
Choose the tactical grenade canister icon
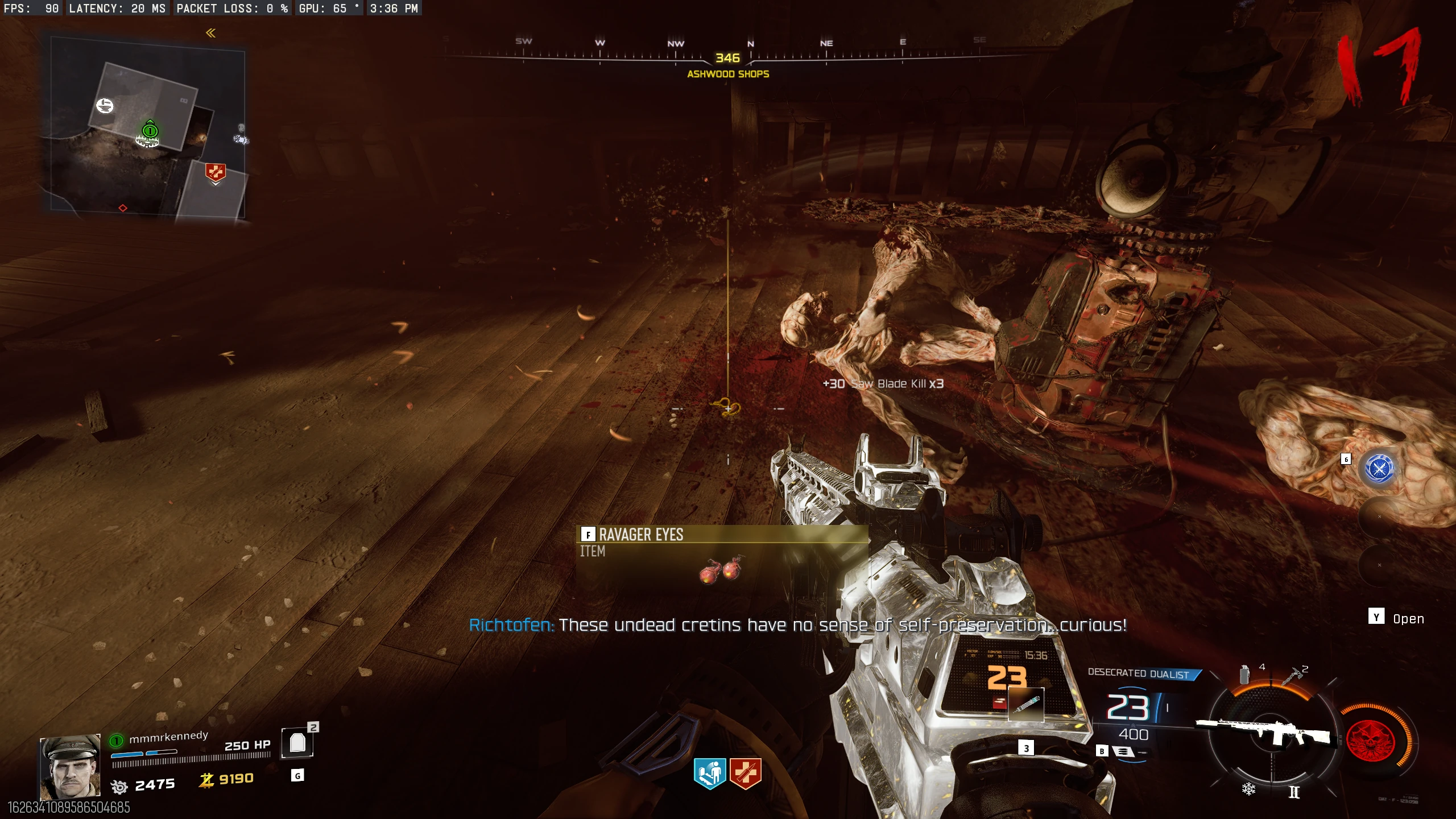[1244, 675]
